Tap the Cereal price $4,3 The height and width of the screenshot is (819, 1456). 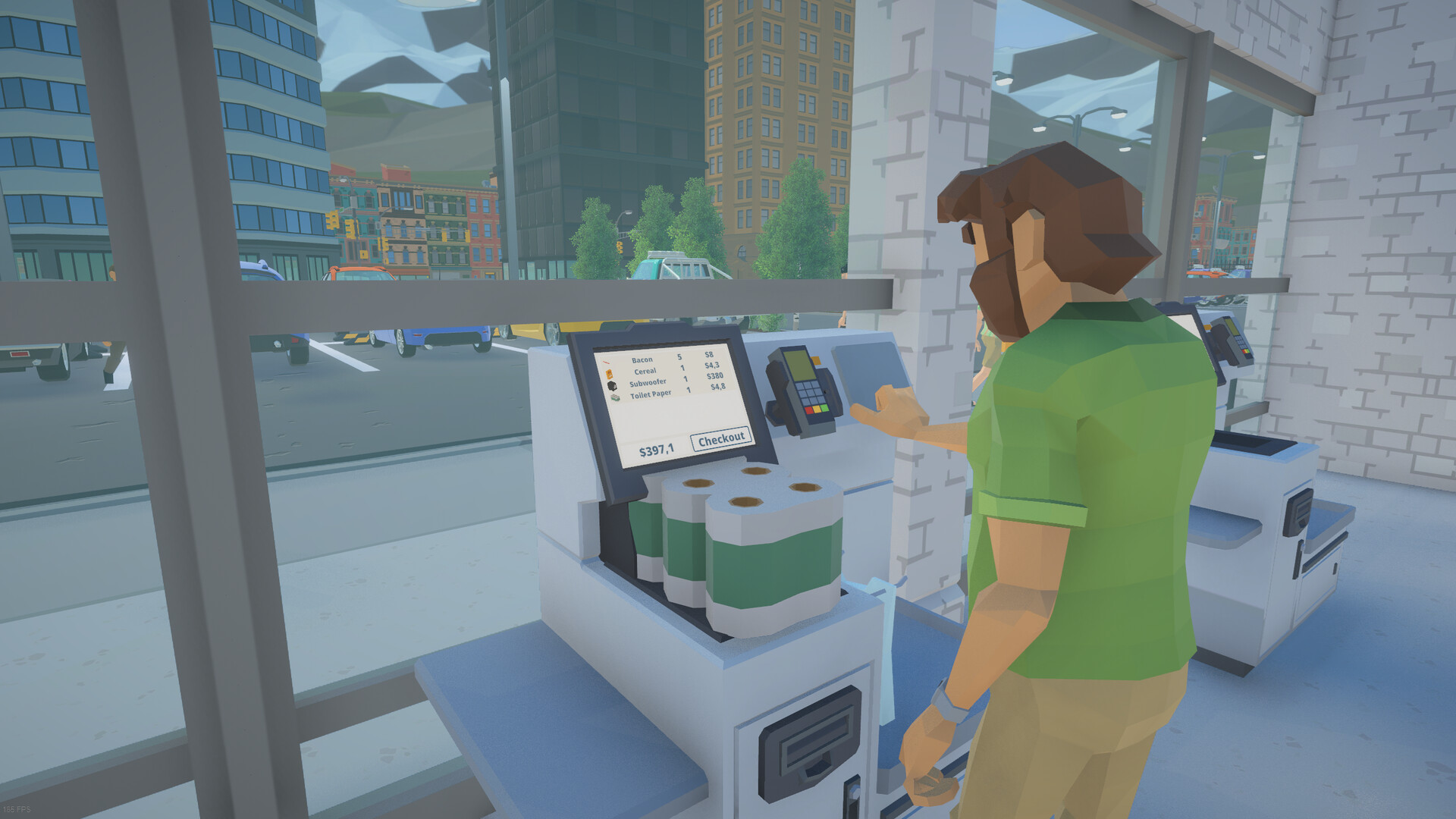[711, 366]
